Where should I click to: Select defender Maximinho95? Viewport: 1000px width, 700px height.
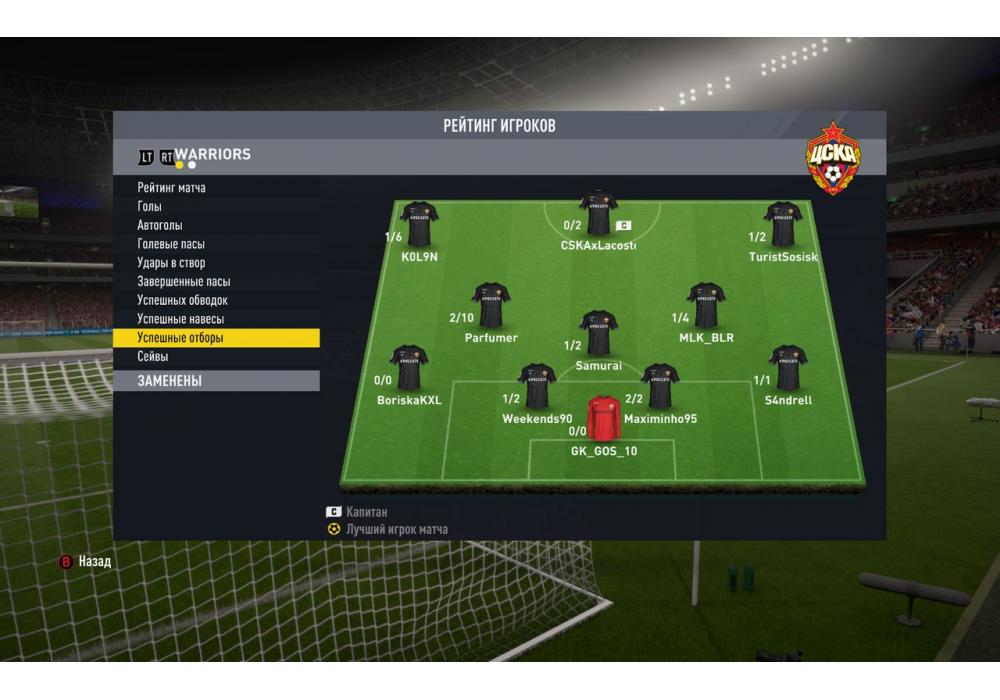(x=660, y=387)
